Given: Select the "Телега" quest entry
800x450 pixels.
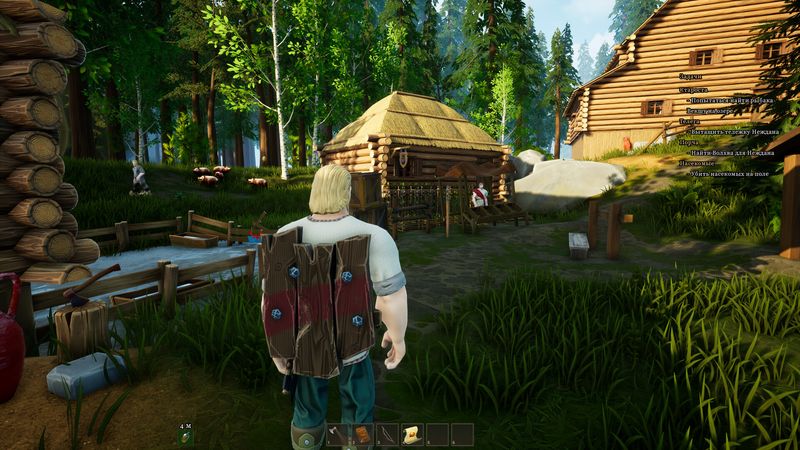Looking at the screenshot, I should click(x=689, y=120).
